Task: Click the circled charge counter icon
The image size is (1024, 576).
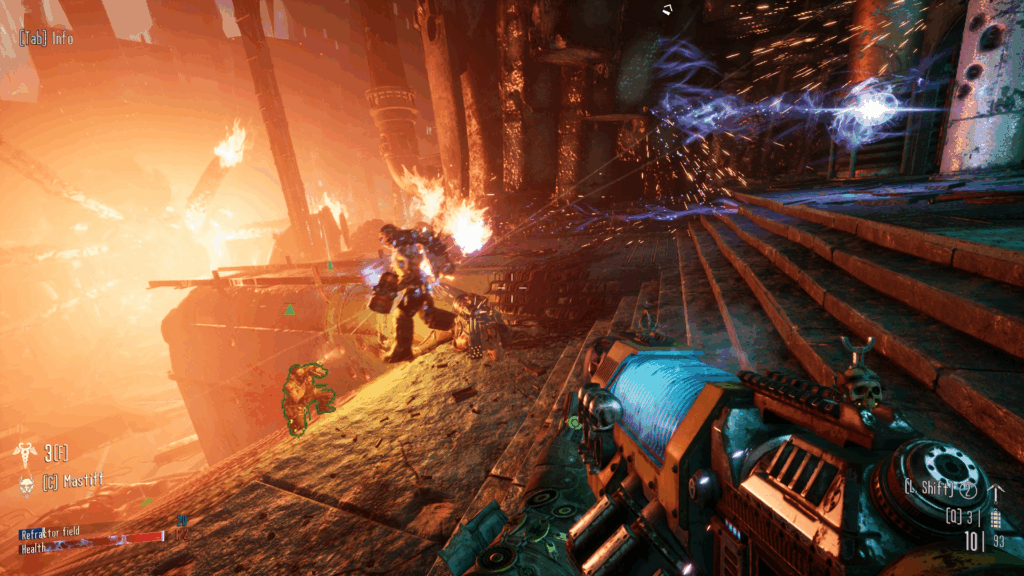Action: [x=967, y=489]
